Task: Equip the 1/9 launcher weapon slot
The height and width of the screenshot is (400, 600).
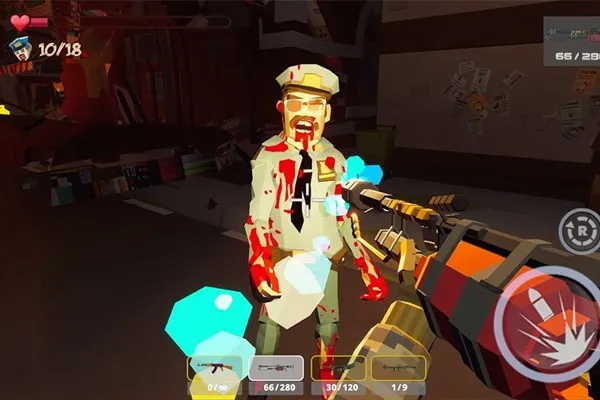Action: coord(398,370)
